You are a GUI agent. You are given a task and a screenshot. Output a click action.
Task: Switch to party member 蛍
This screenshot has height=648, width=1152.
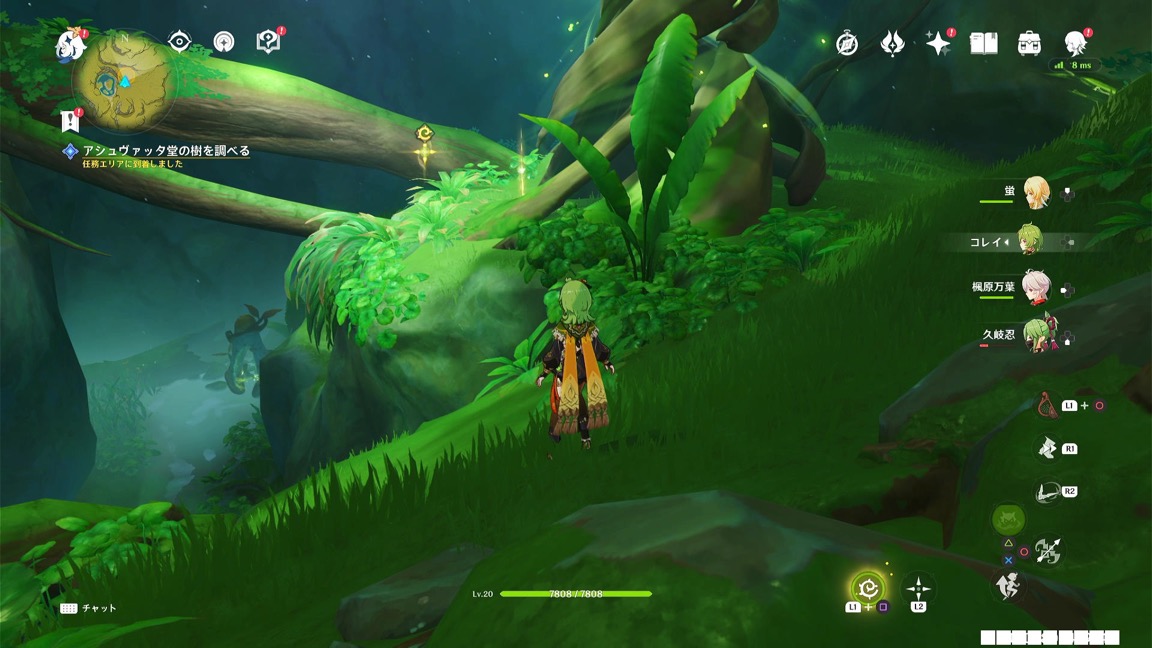pyautogui.click(x=1034, y=193)
